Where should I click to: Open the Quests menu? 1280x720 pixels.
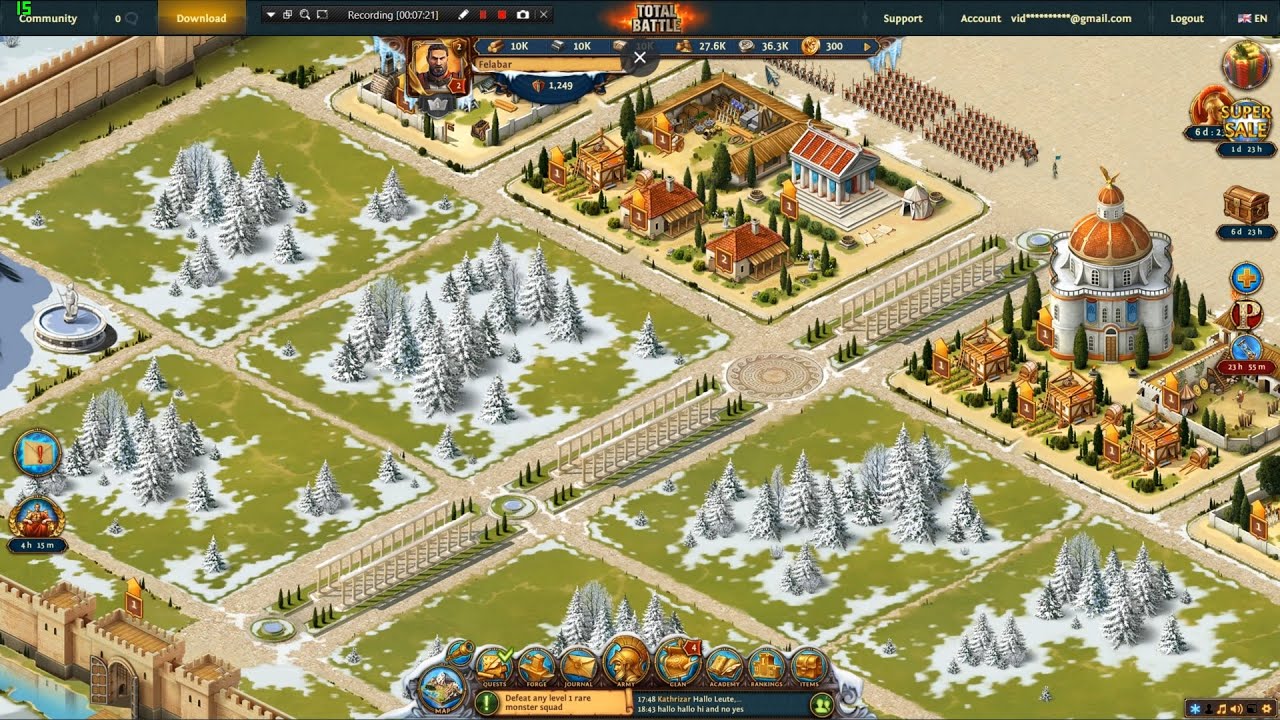click(x=493, y=664)
